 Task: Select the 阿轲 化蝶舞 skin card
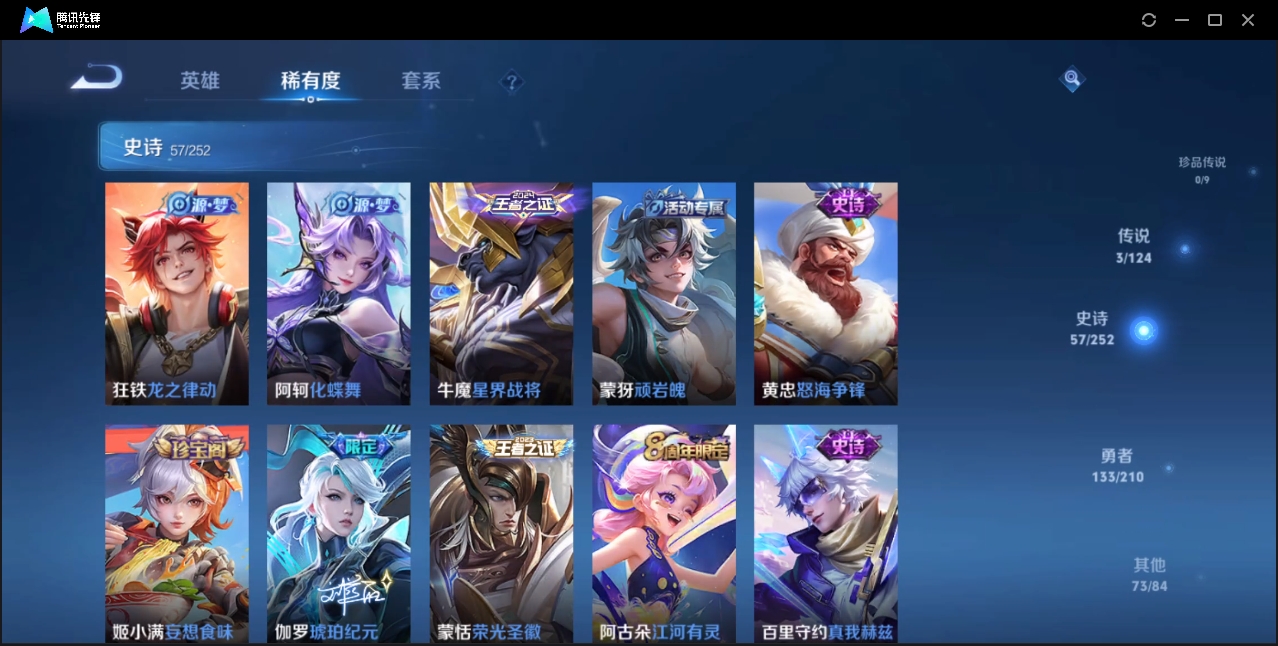coord(339,293)
